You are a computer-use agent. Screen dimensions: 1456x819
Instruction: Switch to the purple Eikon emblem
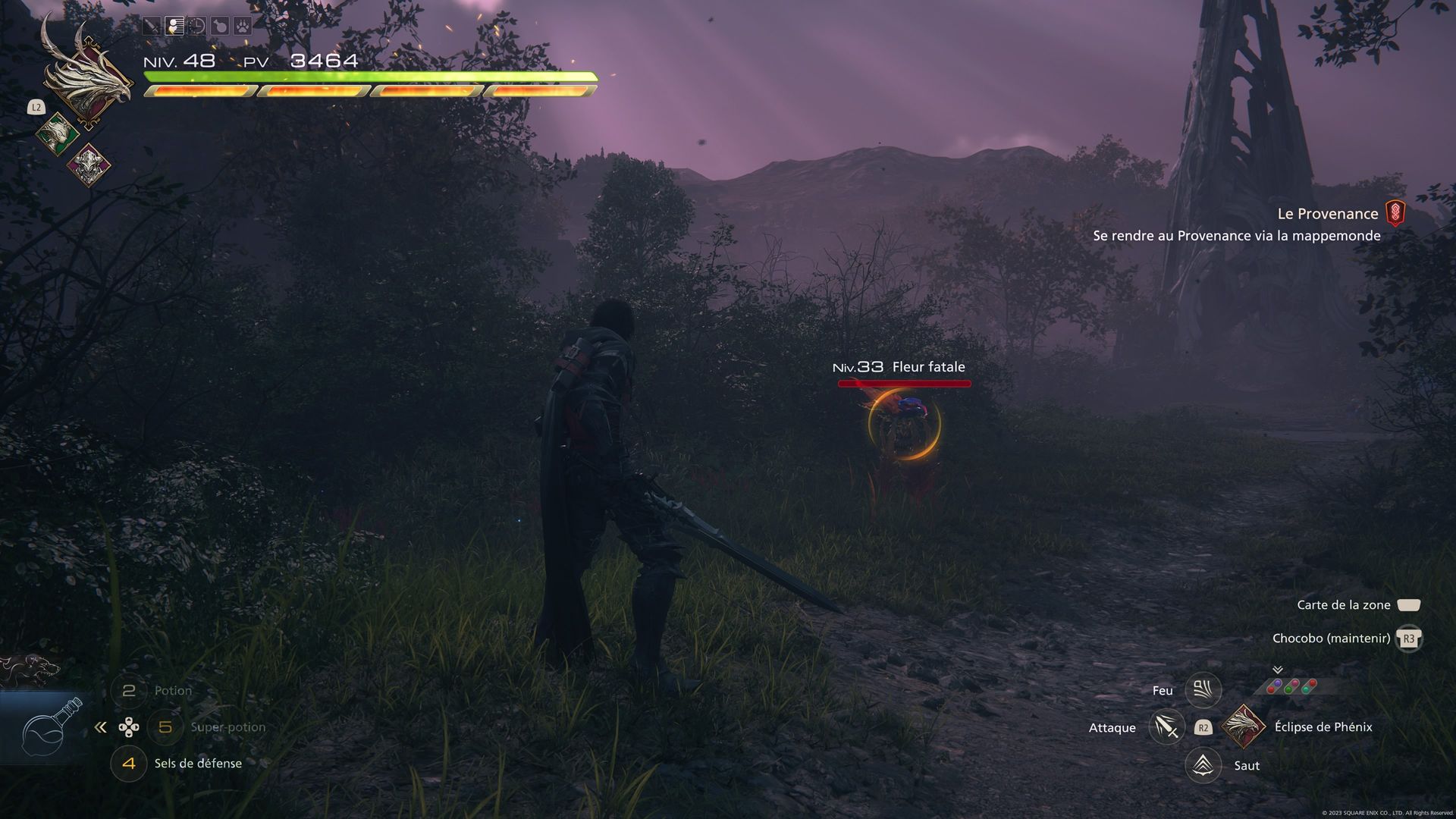pyautogui.click(x=89, y=164)
